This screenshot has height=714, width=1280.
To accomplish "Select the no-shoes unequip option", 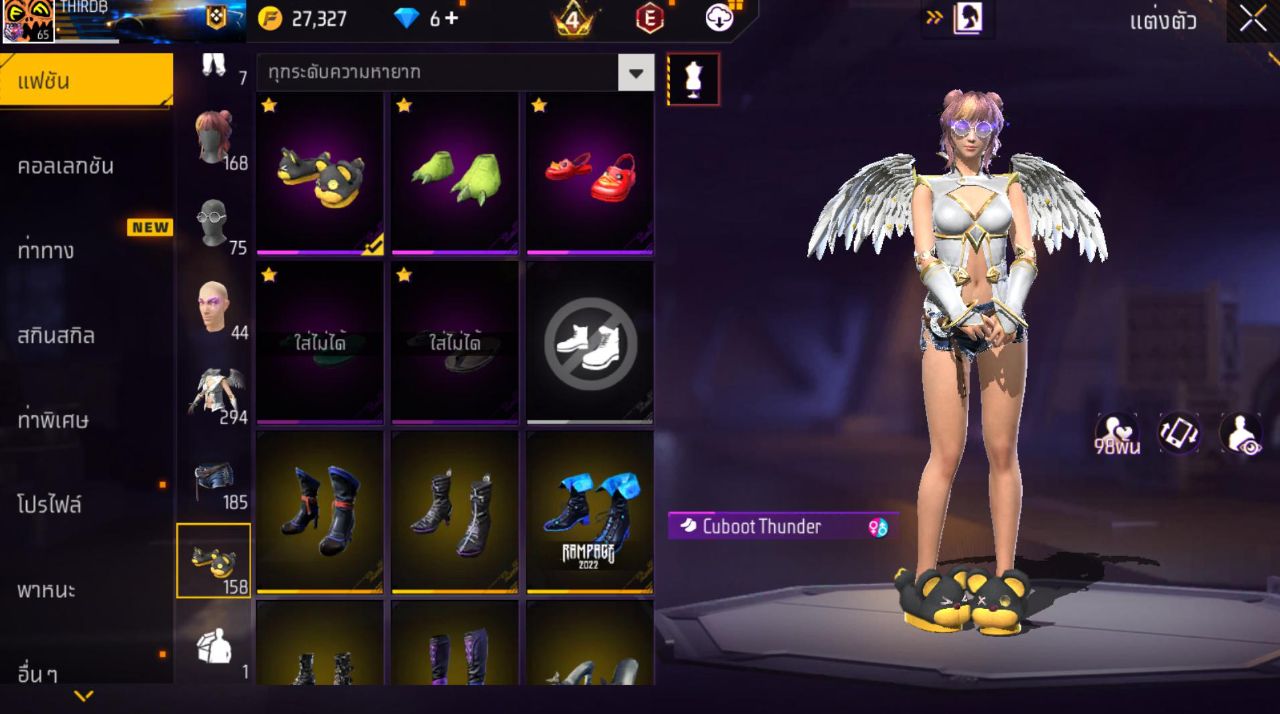I will [590, 343].
